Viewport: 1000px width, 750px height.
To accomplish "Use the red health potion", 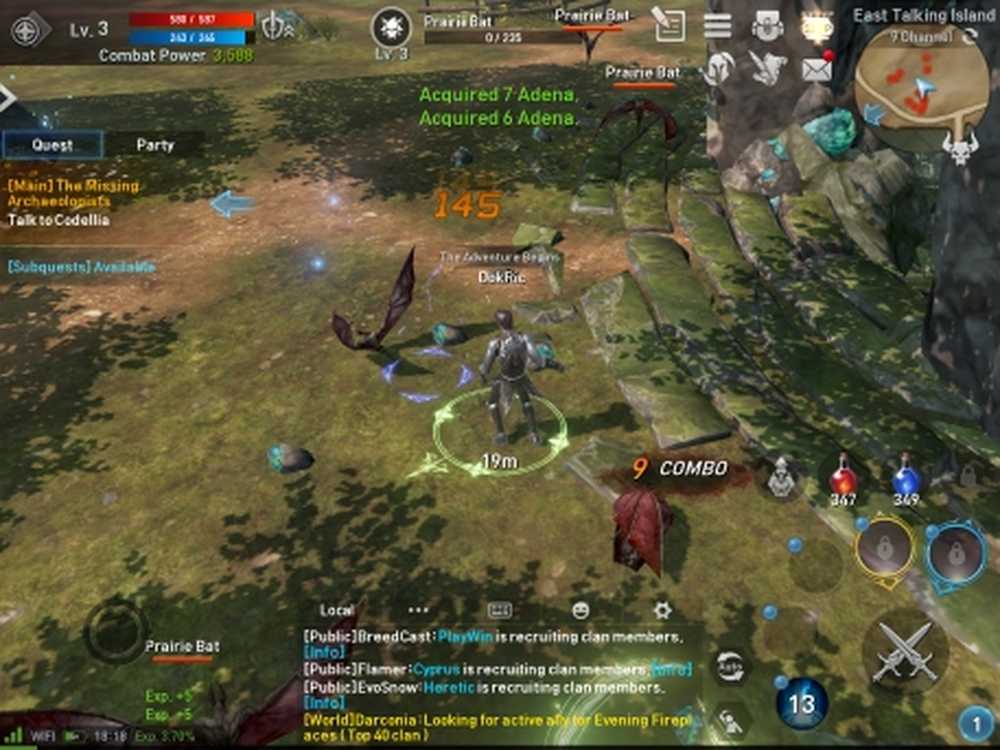I will [843, 479].
